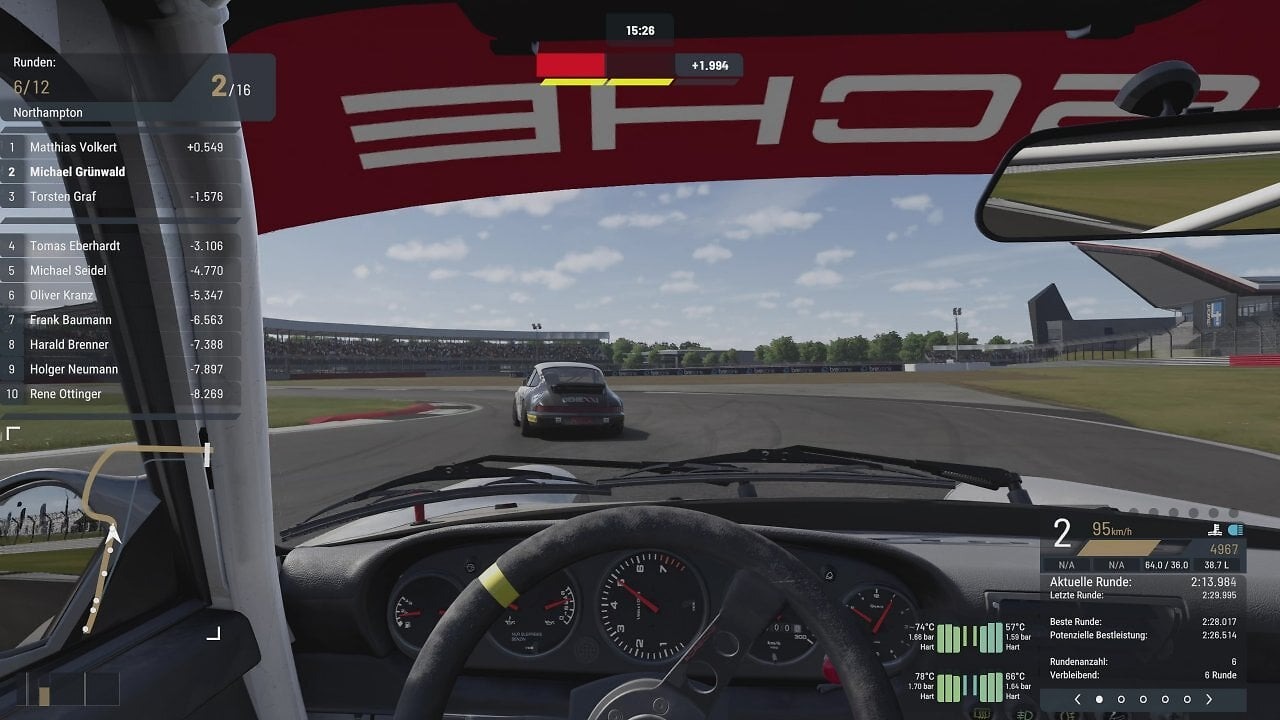This screenshot has height=720, width=1280.
Task: Select Frank Baumann in the standings list
Action: click(x=120, y=320)
